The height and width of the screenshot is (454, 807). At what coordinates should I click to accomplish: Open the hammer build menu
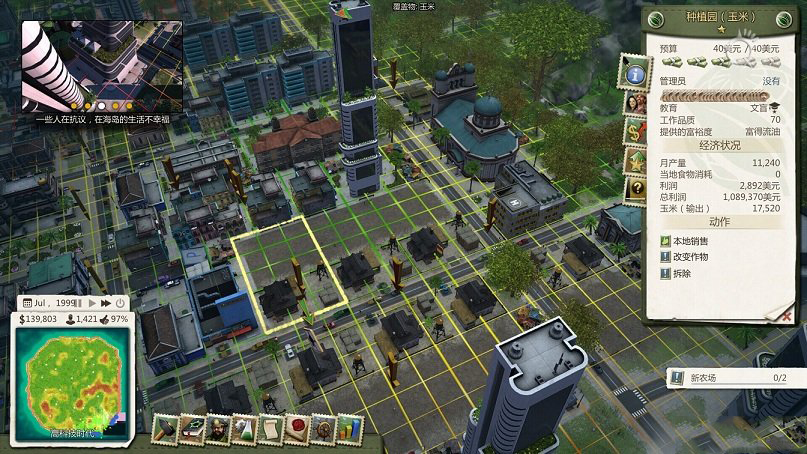(164, 430)
